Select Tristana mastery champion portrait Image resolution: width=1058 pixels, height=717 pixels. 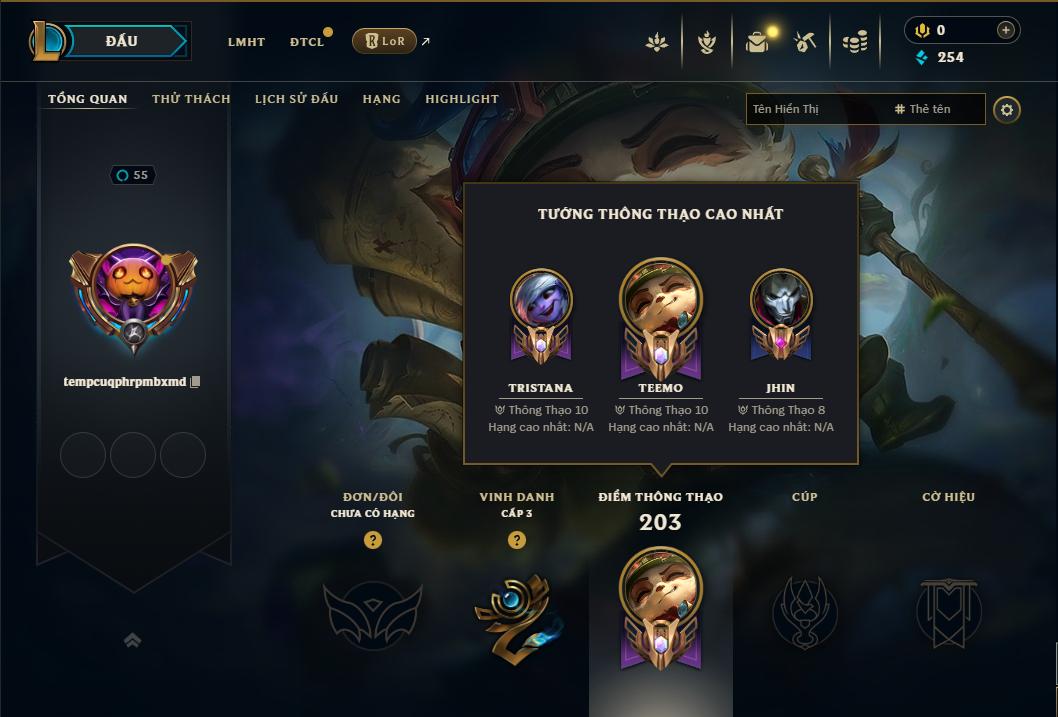(x=541, y=302)
